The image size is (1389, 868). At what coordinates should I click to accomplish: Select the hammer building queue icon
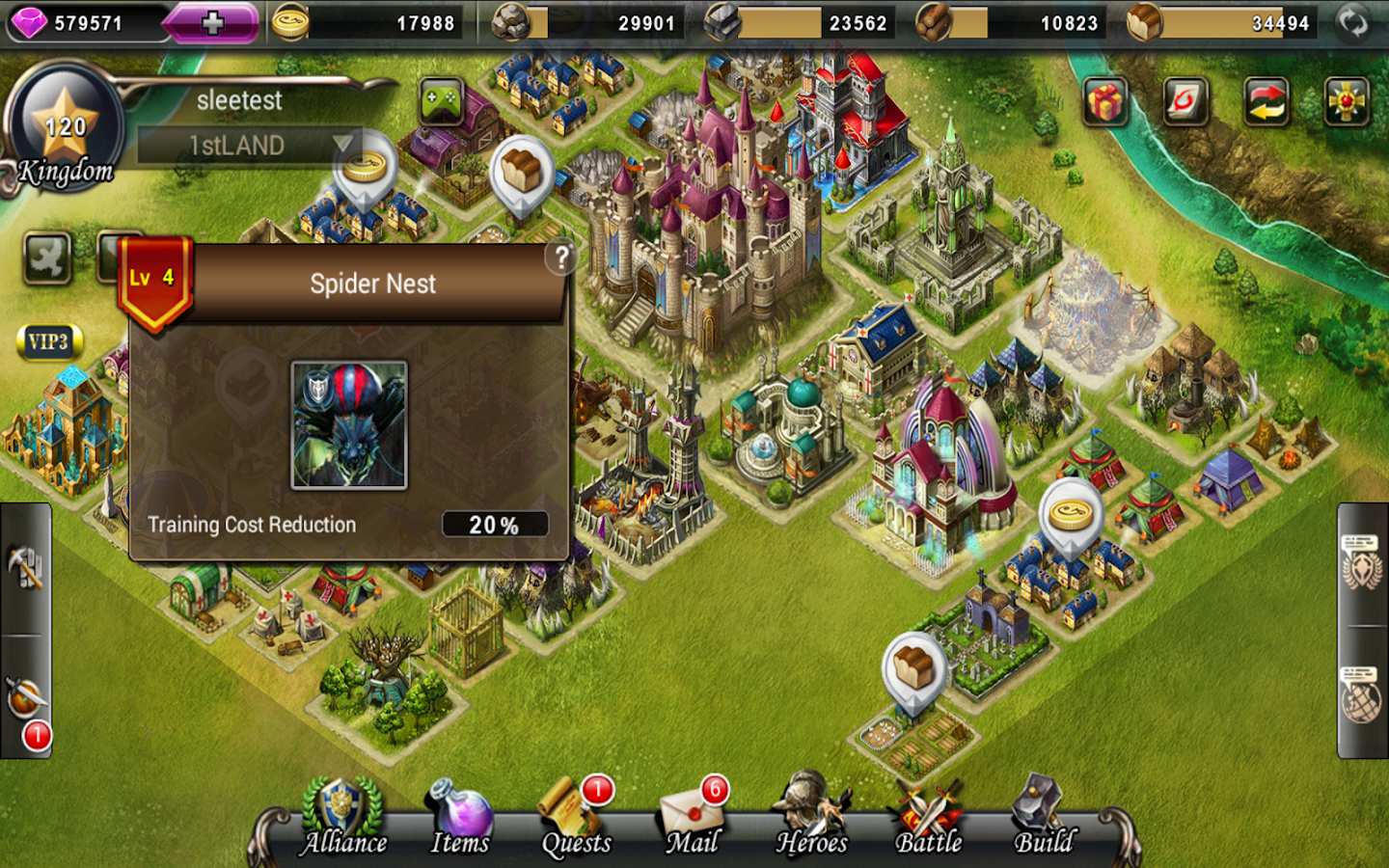coord(24,564)
